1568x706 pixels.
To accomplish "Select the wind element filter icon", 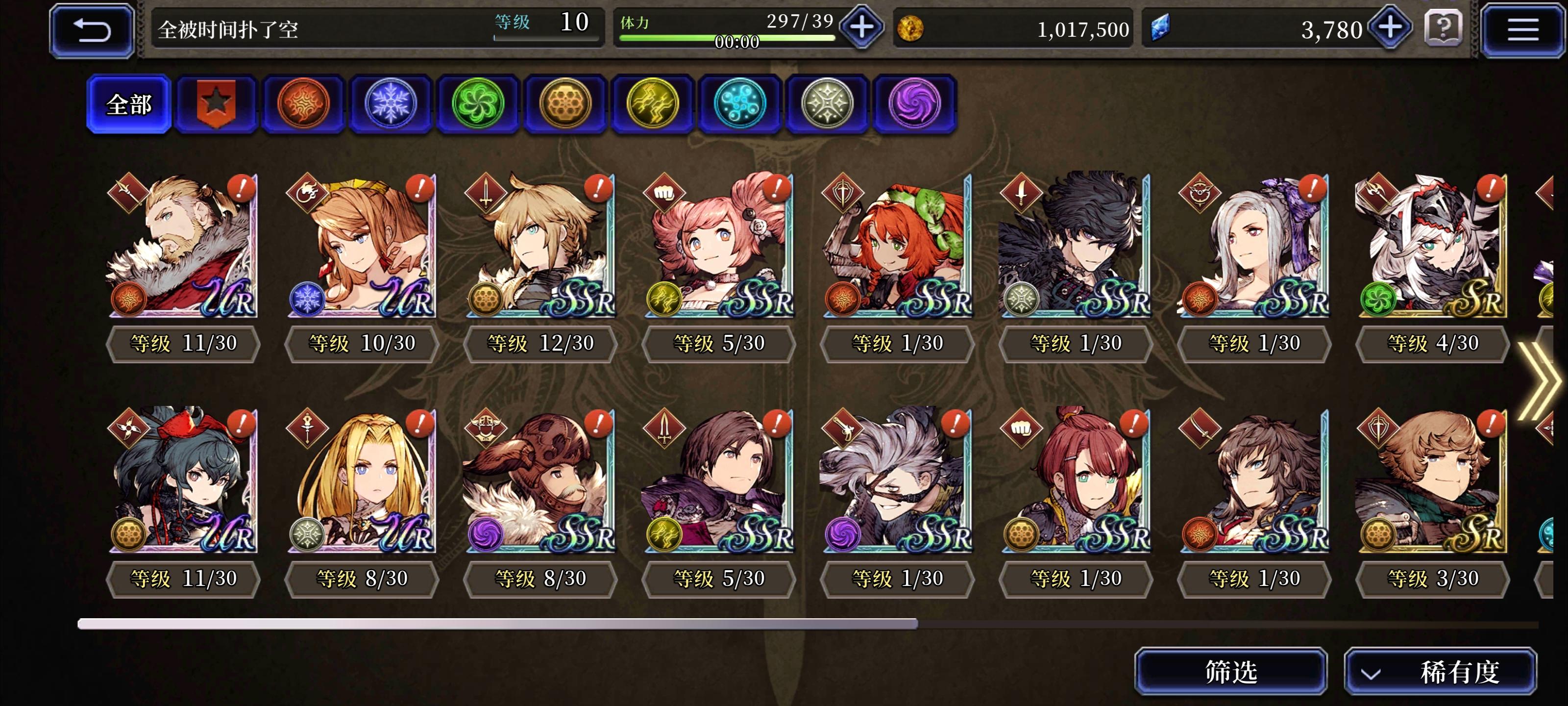I will point(480,103).
